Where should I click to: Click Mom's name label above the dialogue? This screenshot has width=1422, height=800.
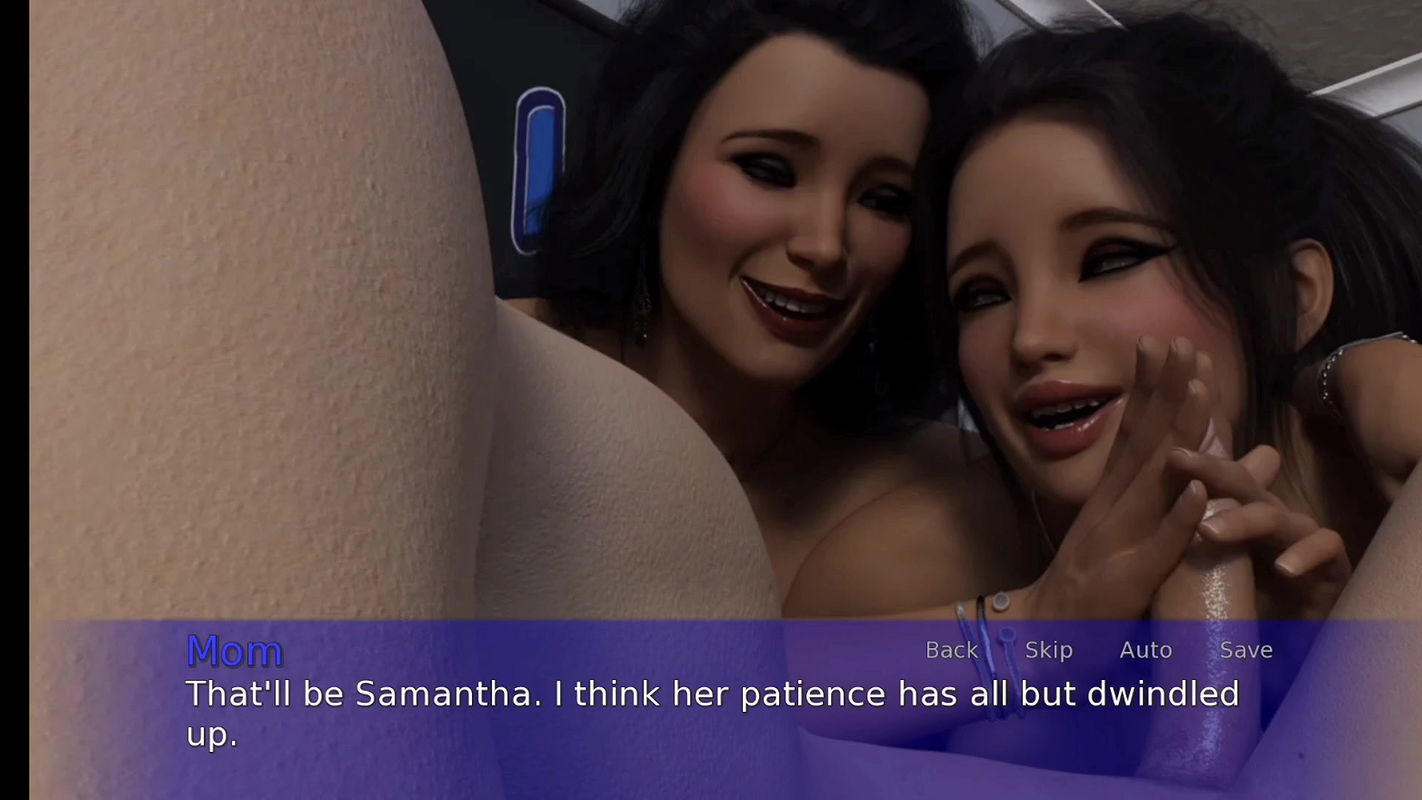[236, 651]
